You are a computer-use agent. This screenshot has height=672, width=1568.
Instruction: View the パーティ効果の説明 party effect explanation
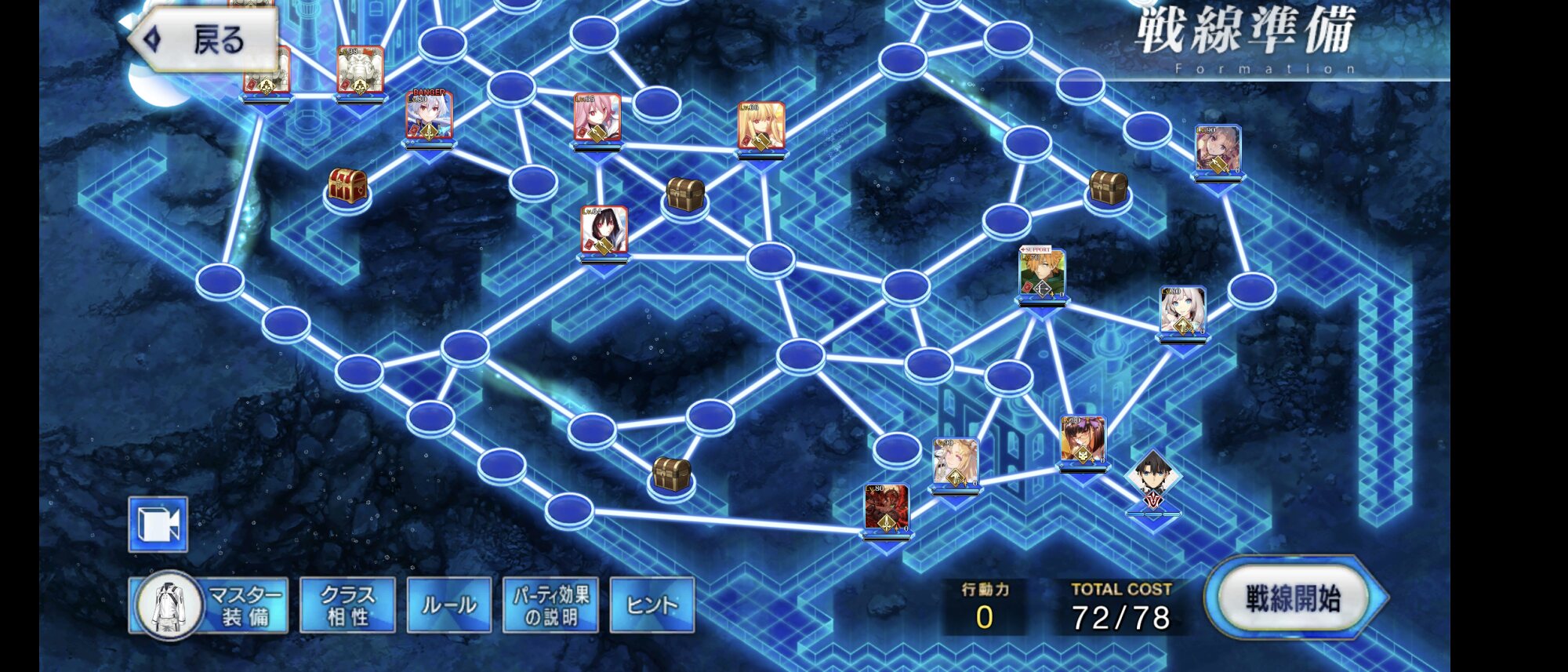pyautogui.click(x=550, y=605)
